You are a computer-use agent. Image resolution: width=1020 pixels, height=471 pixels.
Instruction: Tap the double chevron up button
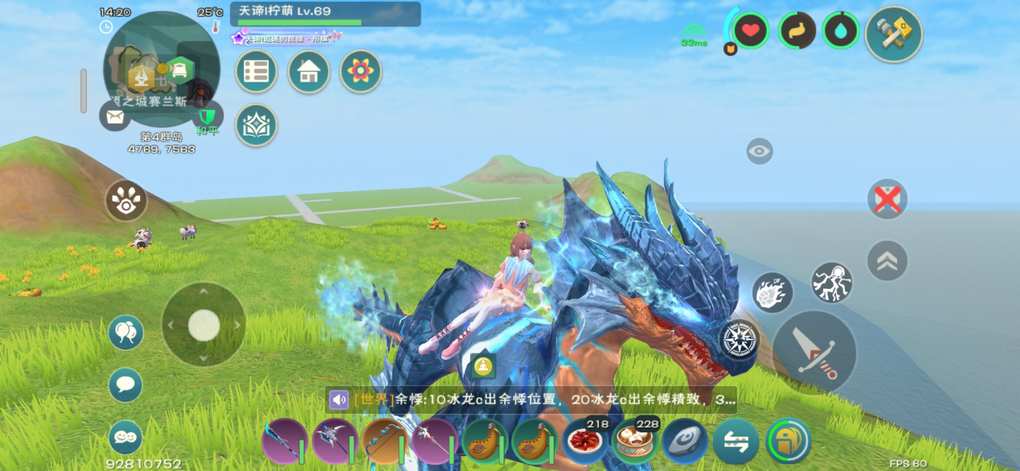[887, 261]
